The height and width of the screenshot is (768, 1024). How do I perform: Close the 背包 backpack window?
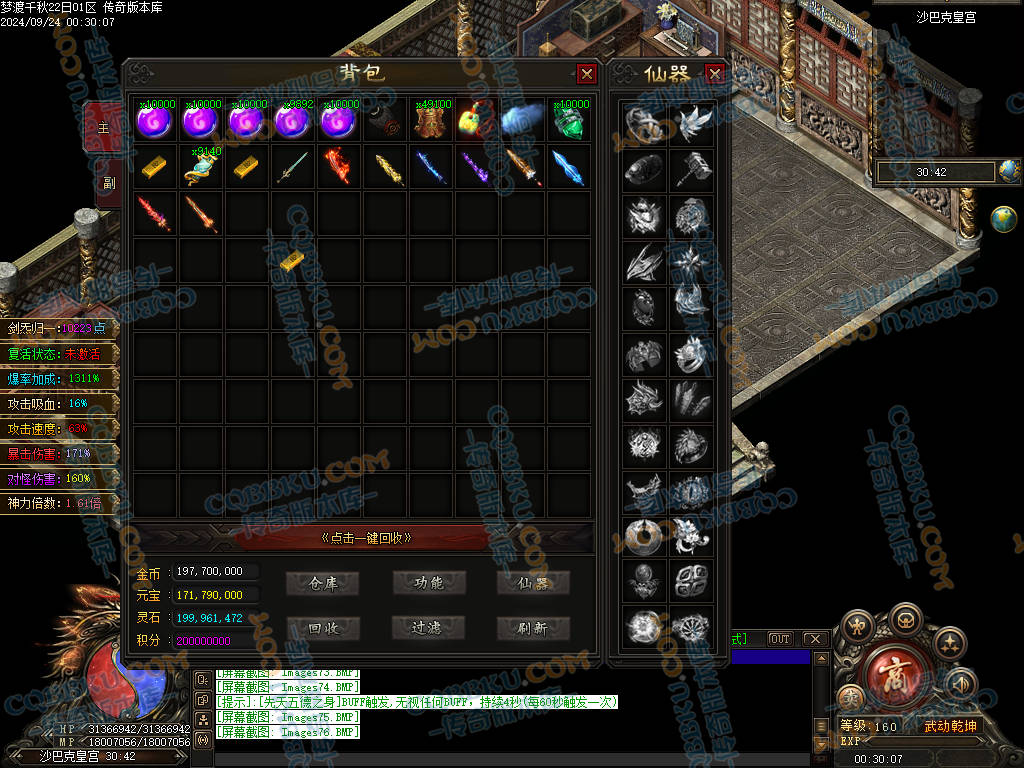[587, 74]
